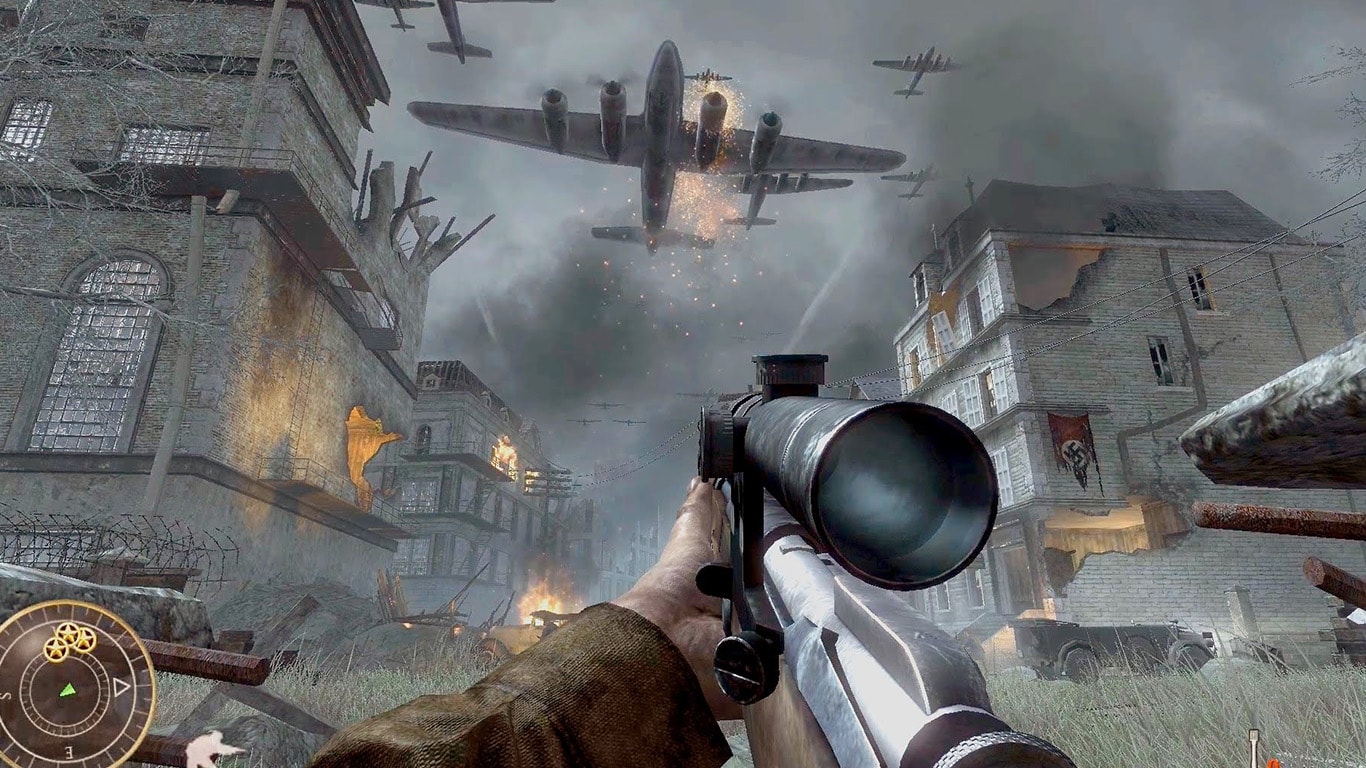Screen dimensions: 1366x768
Task: Click the S direction letter on the compass
Action: coord(4,697)
